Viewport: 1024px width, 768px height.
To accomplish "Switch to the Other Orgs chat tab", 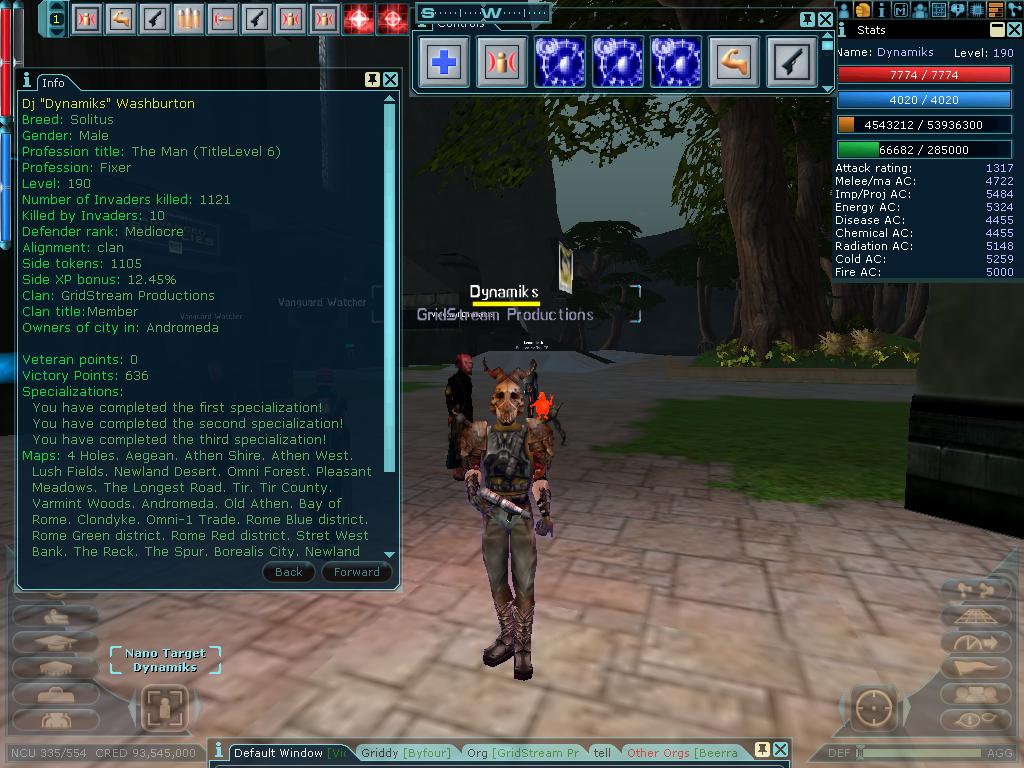I will point(682,753).
